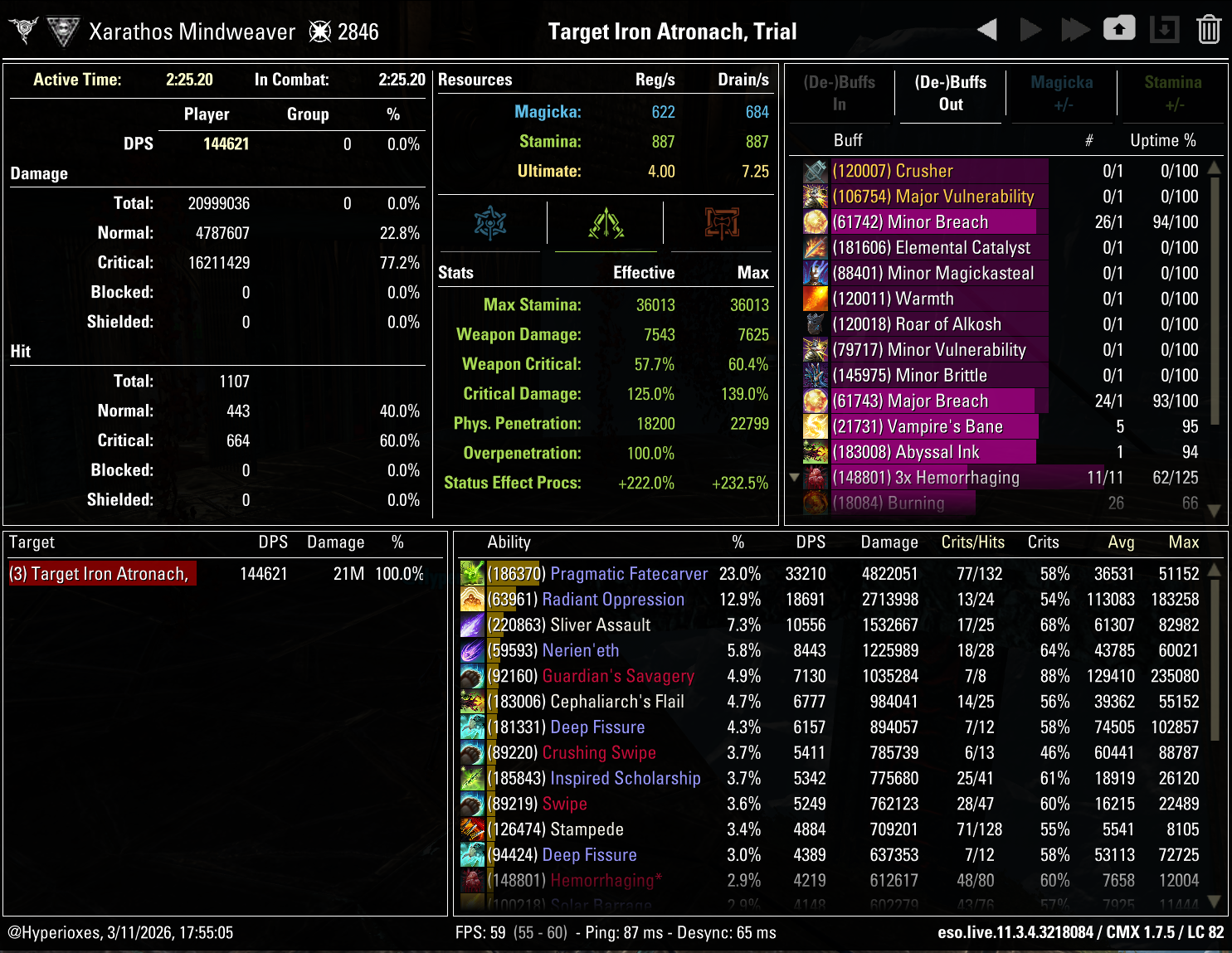Click the fast-forward to latest fight icon
1232x953 pixels.
(x=1076, y=28)
